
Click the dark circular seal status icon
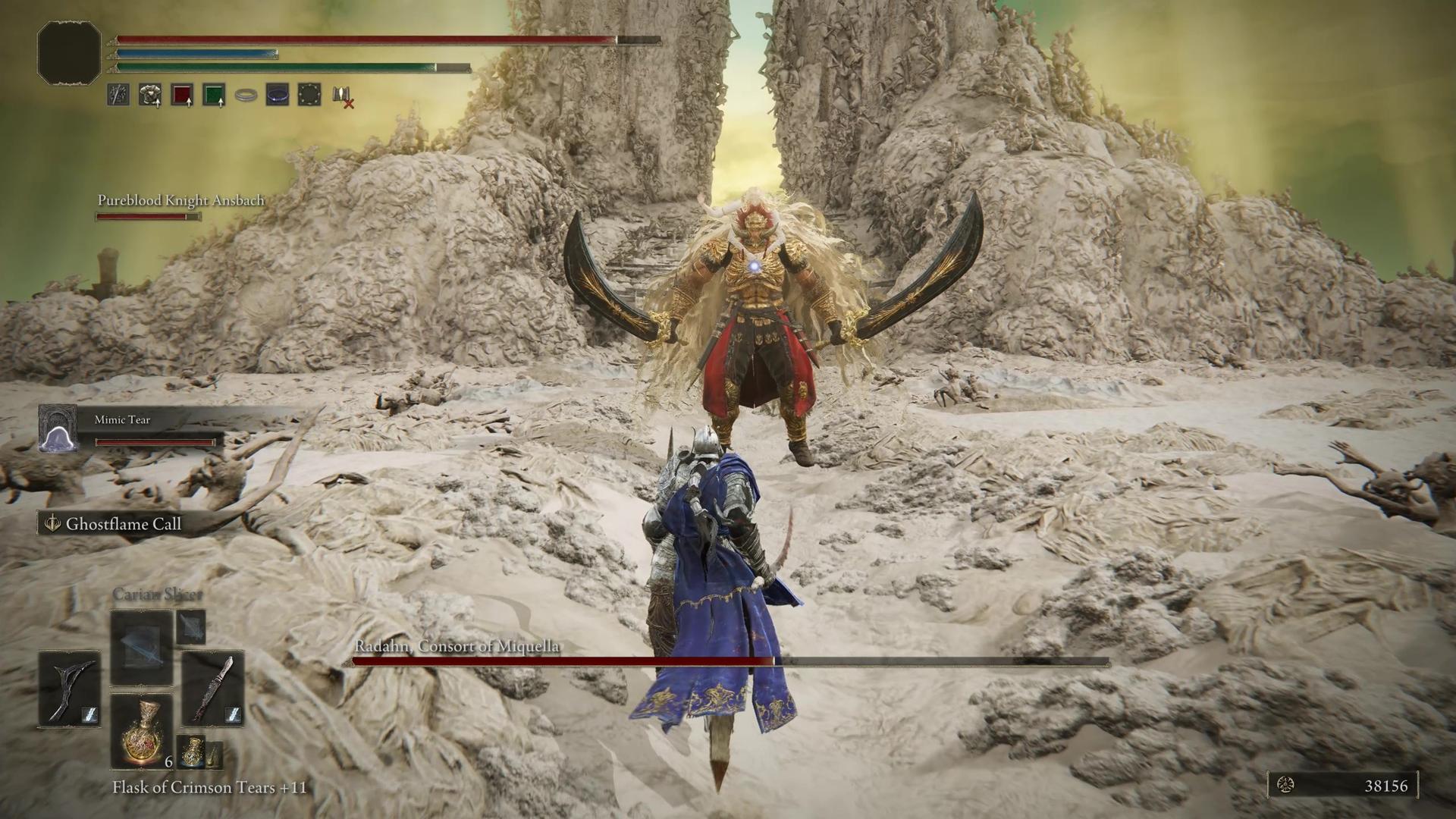309,95
